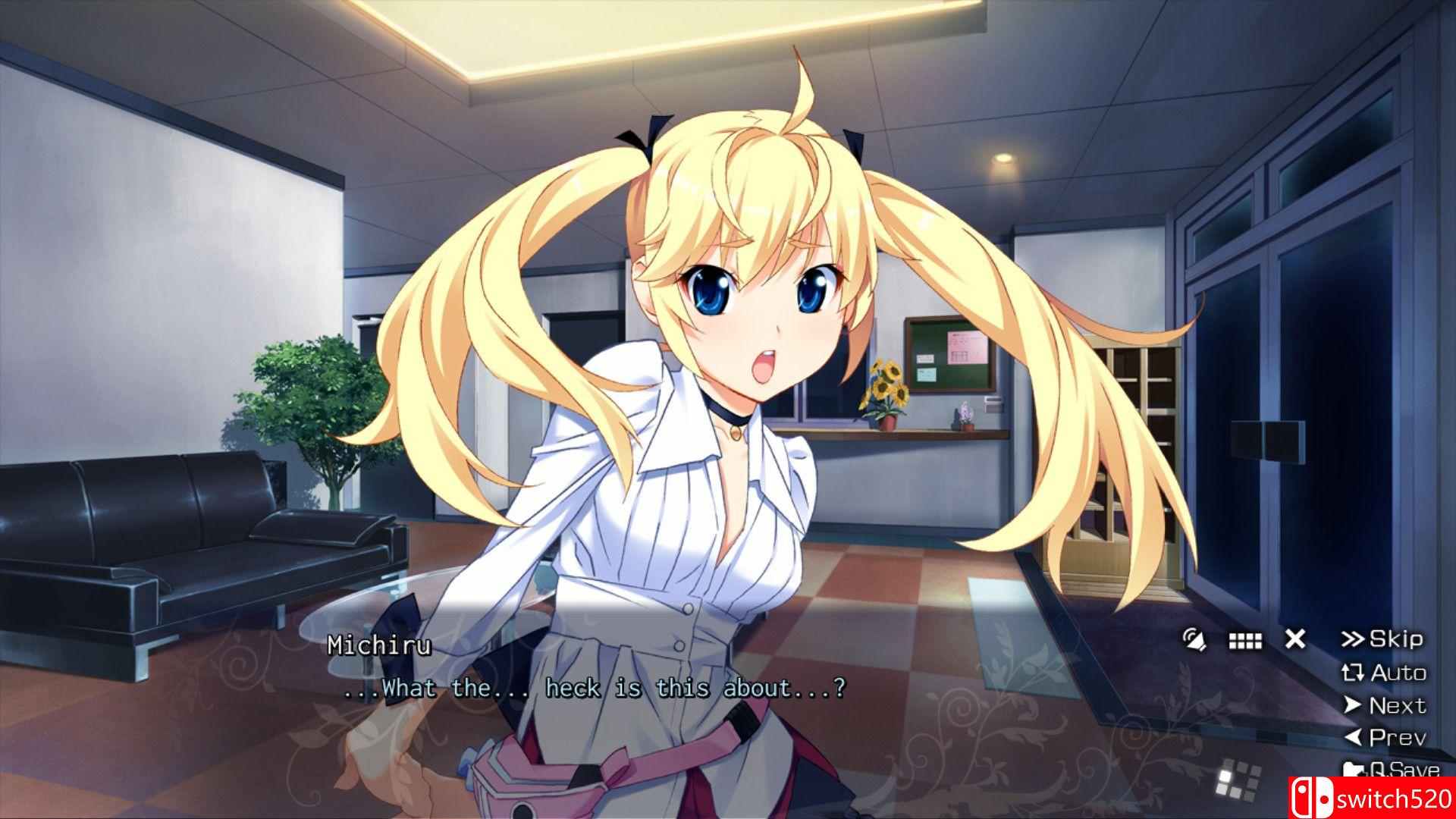The width and height of the screenshot is (1456, 819).
Task: Select the voice replay speaker icon
Action: click(x=1194, y=639)
